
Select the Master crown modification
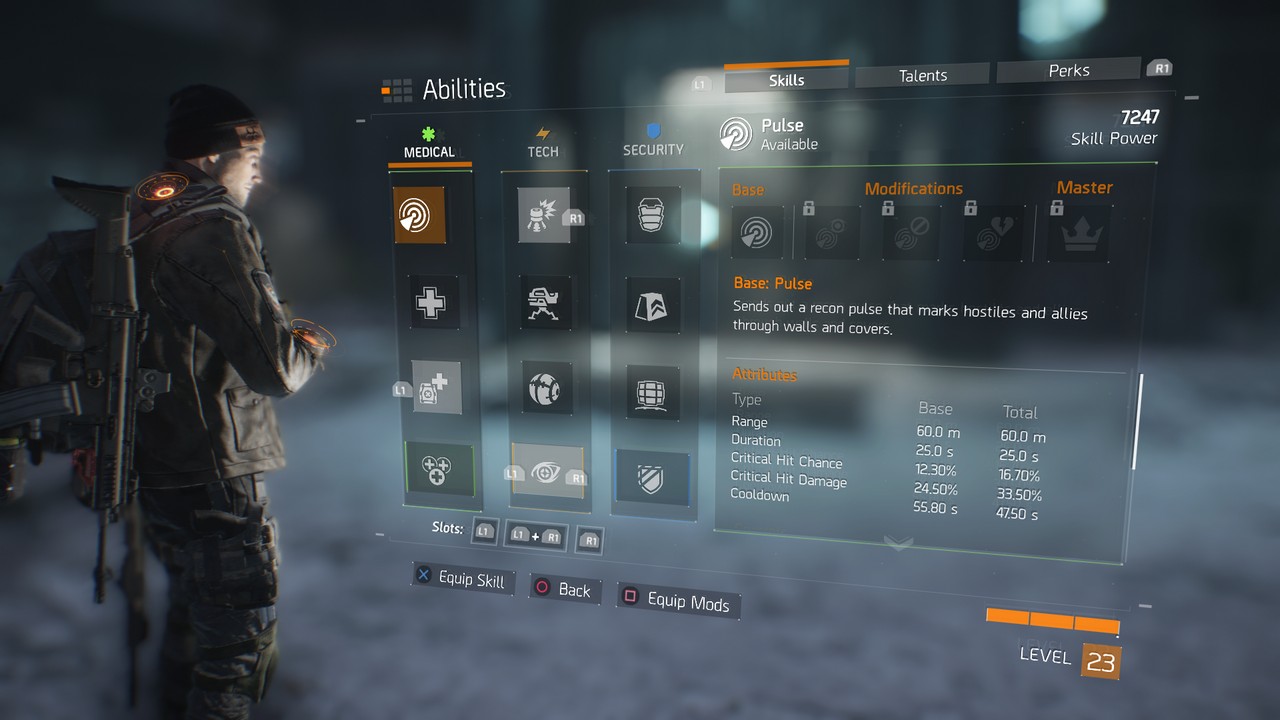(x=1083, y=233)
